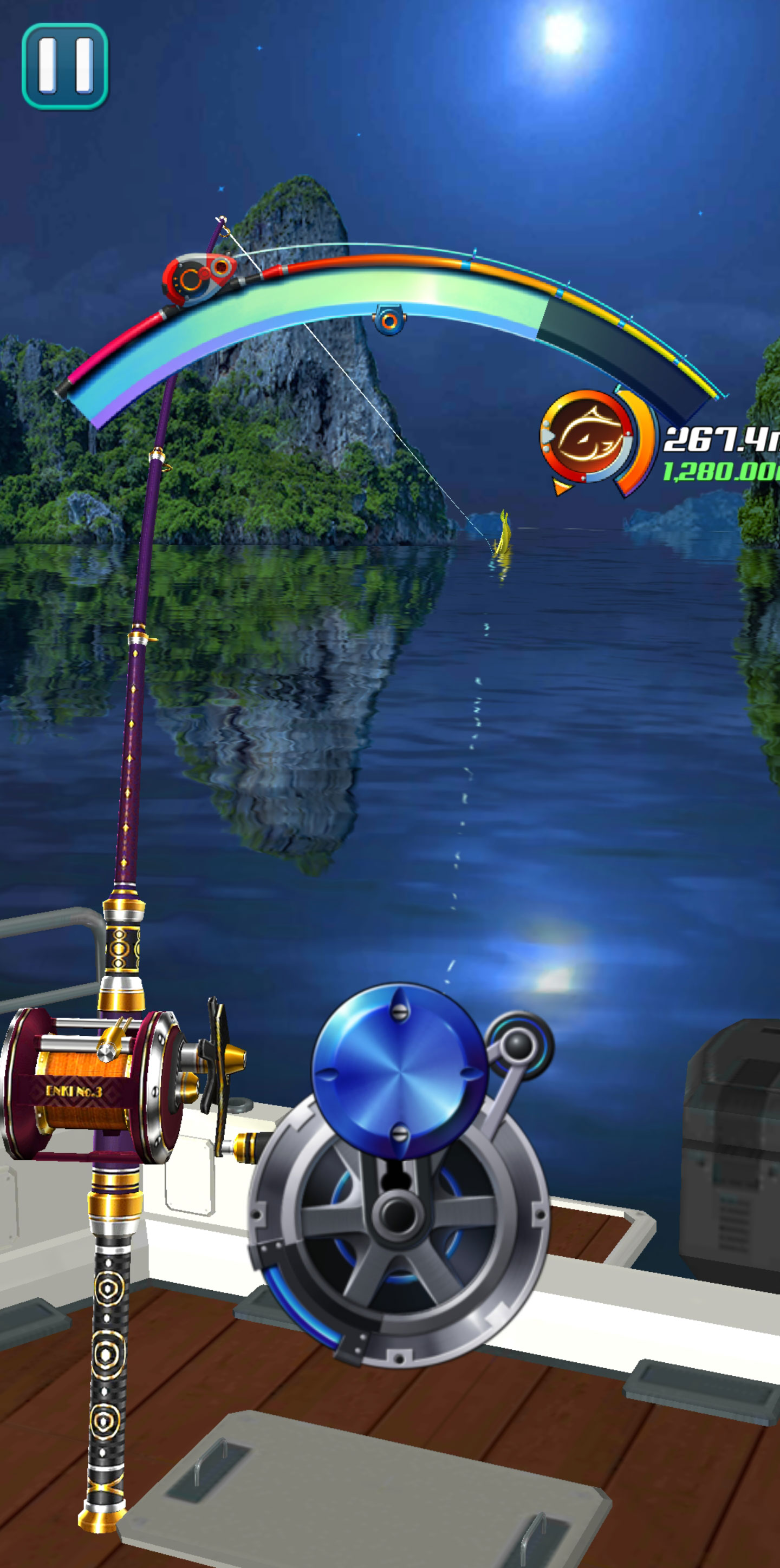780x1568 pixels.
Task: Select the 267.4m distance readout
Action: coord(716,440)
